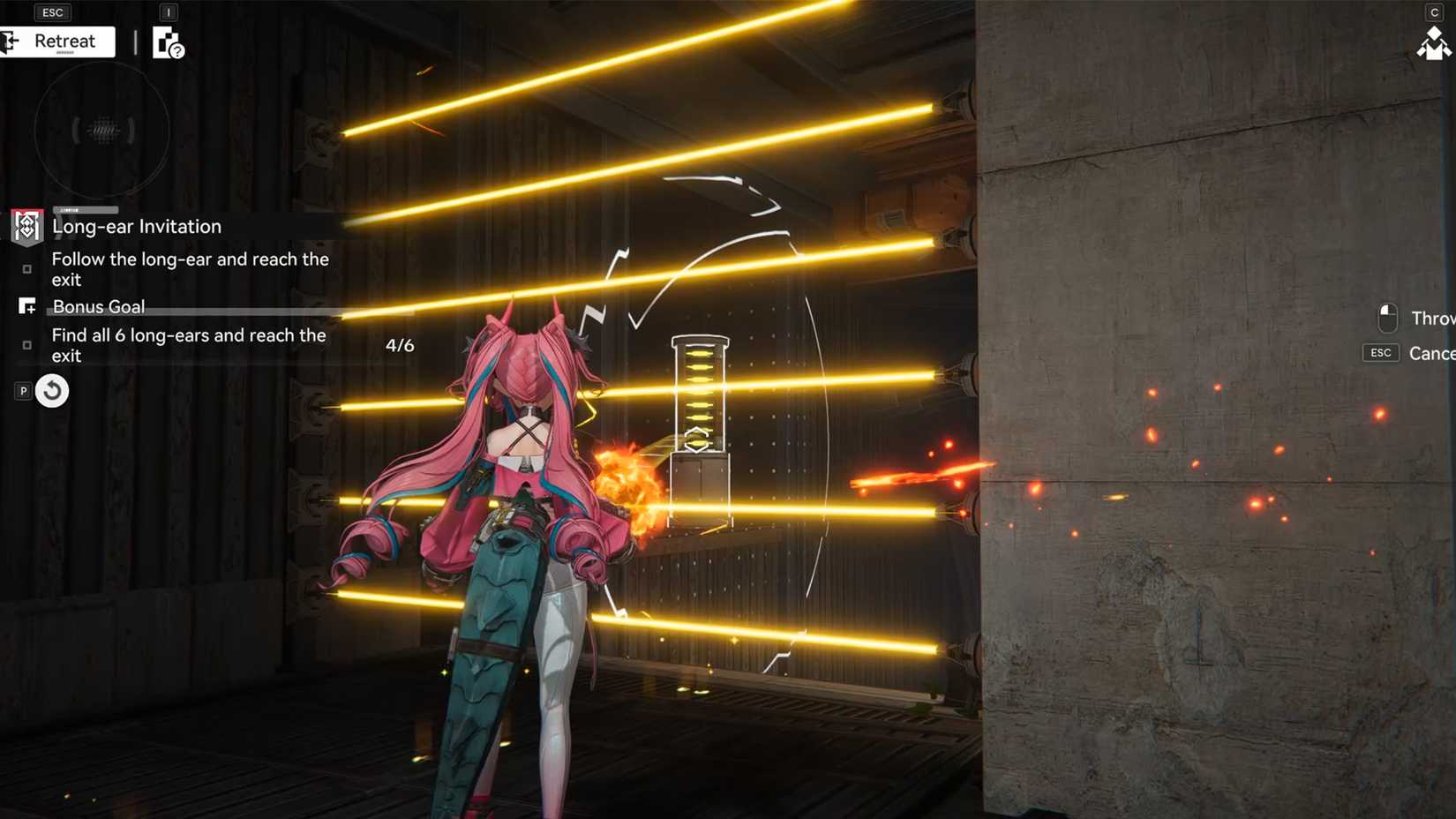Check the Find all 6 long-ears objective box
Image resolution: width=1456 pixels, height=819 pixels.
click(x=27, y=346)
